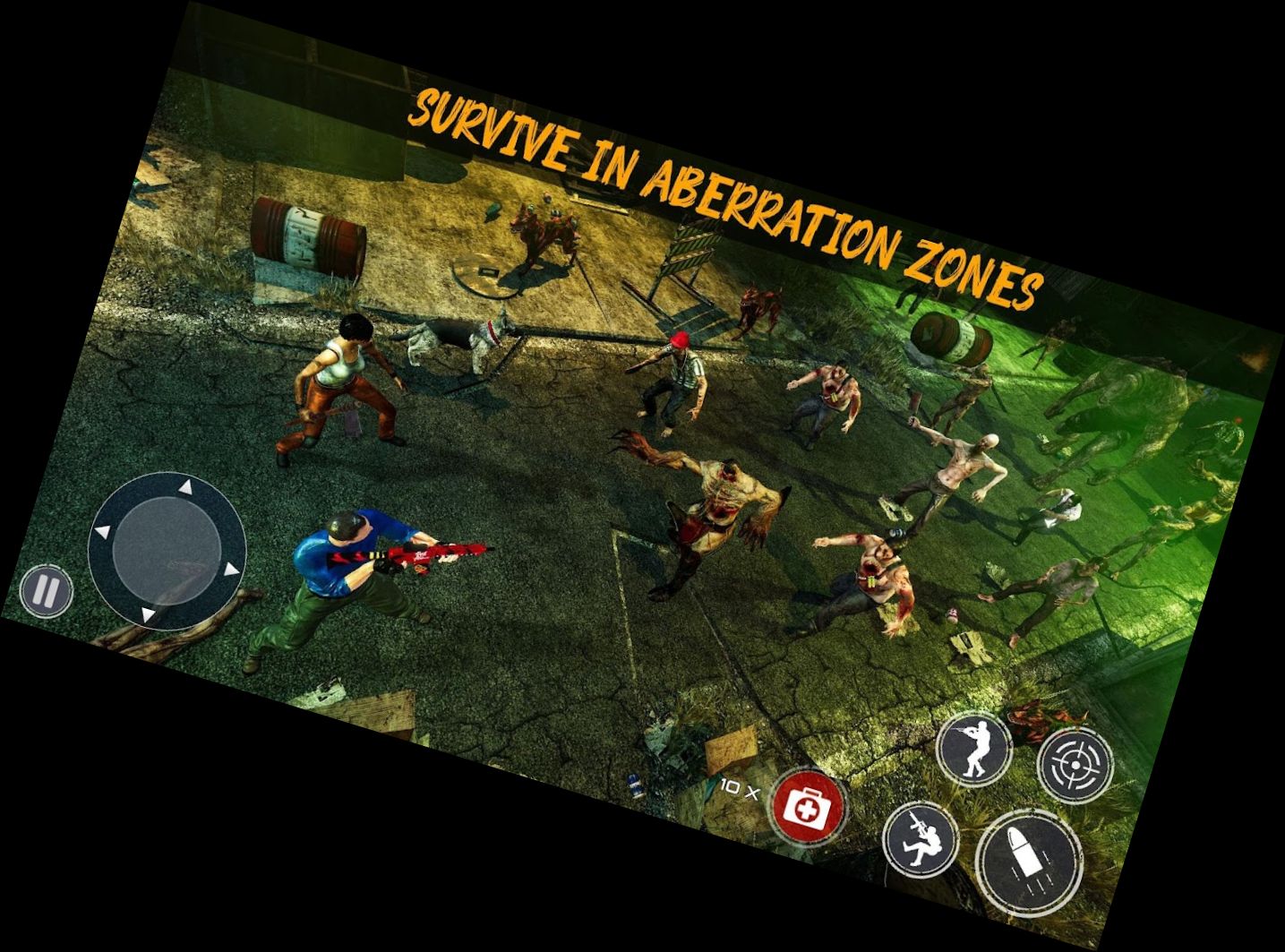1285x952 pixels.
Task: Trigger the dodge roll soldier icon
Action: point(921,839)
